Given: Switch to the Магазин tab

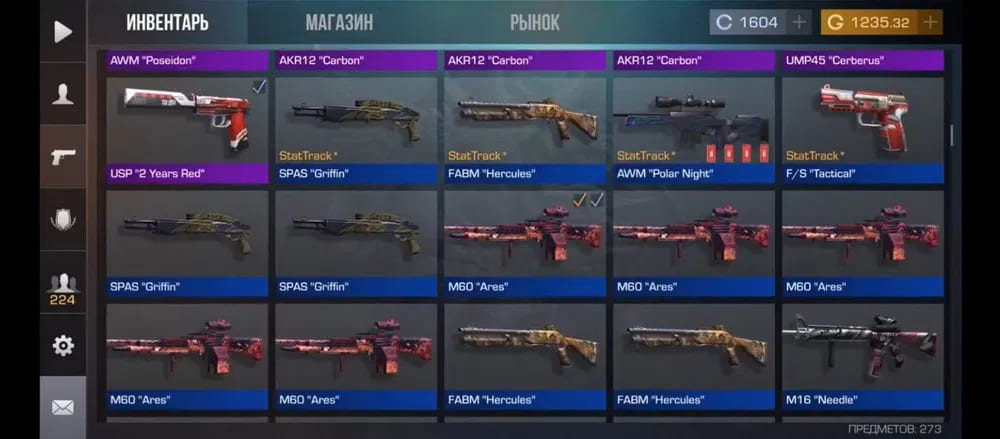Looking at the screenshot, I should coord(339,22).
